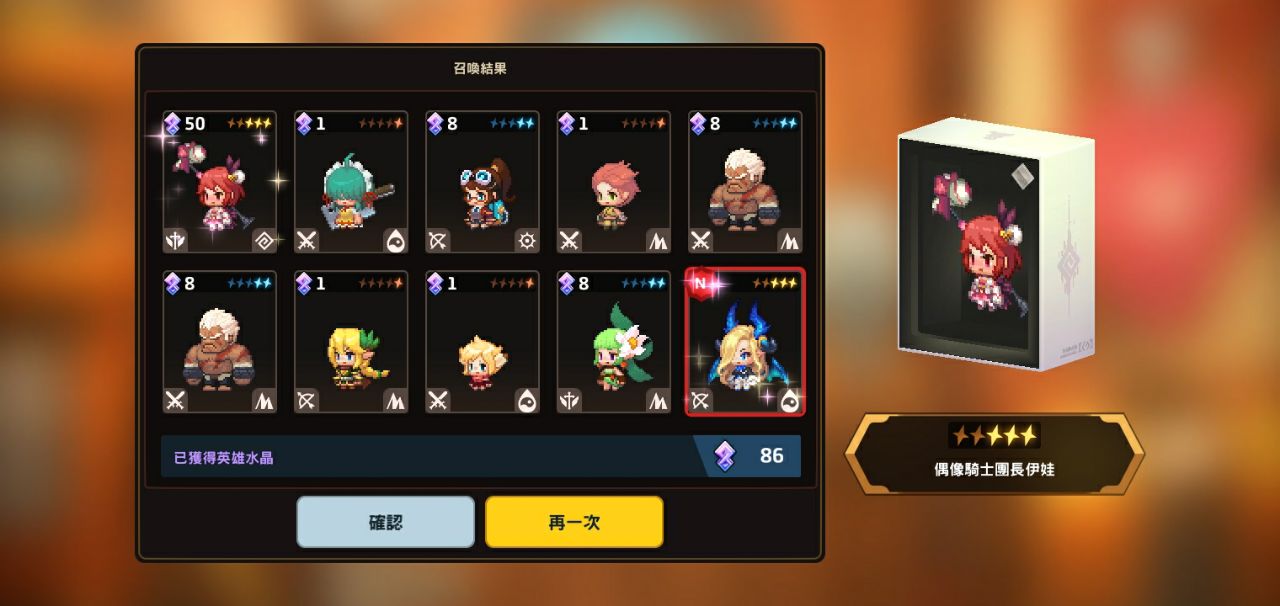The width and height of the screenshot is (1280, 606).
Task: Choose the small blonde child in red card
Action: (x=483, y=343)
